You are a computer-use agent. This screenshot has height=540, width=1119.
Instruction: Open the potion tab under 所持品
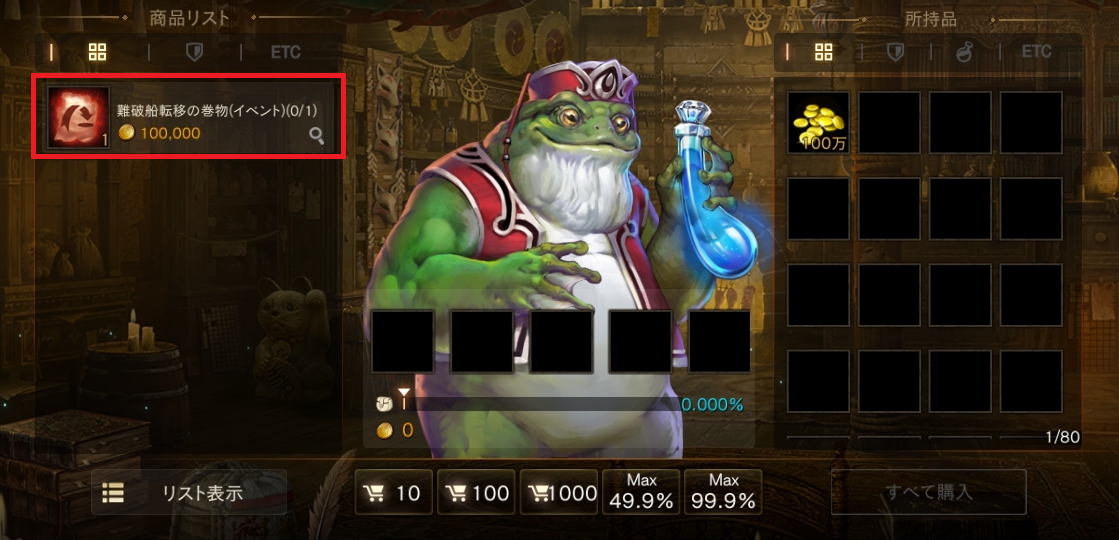(964, 52)
